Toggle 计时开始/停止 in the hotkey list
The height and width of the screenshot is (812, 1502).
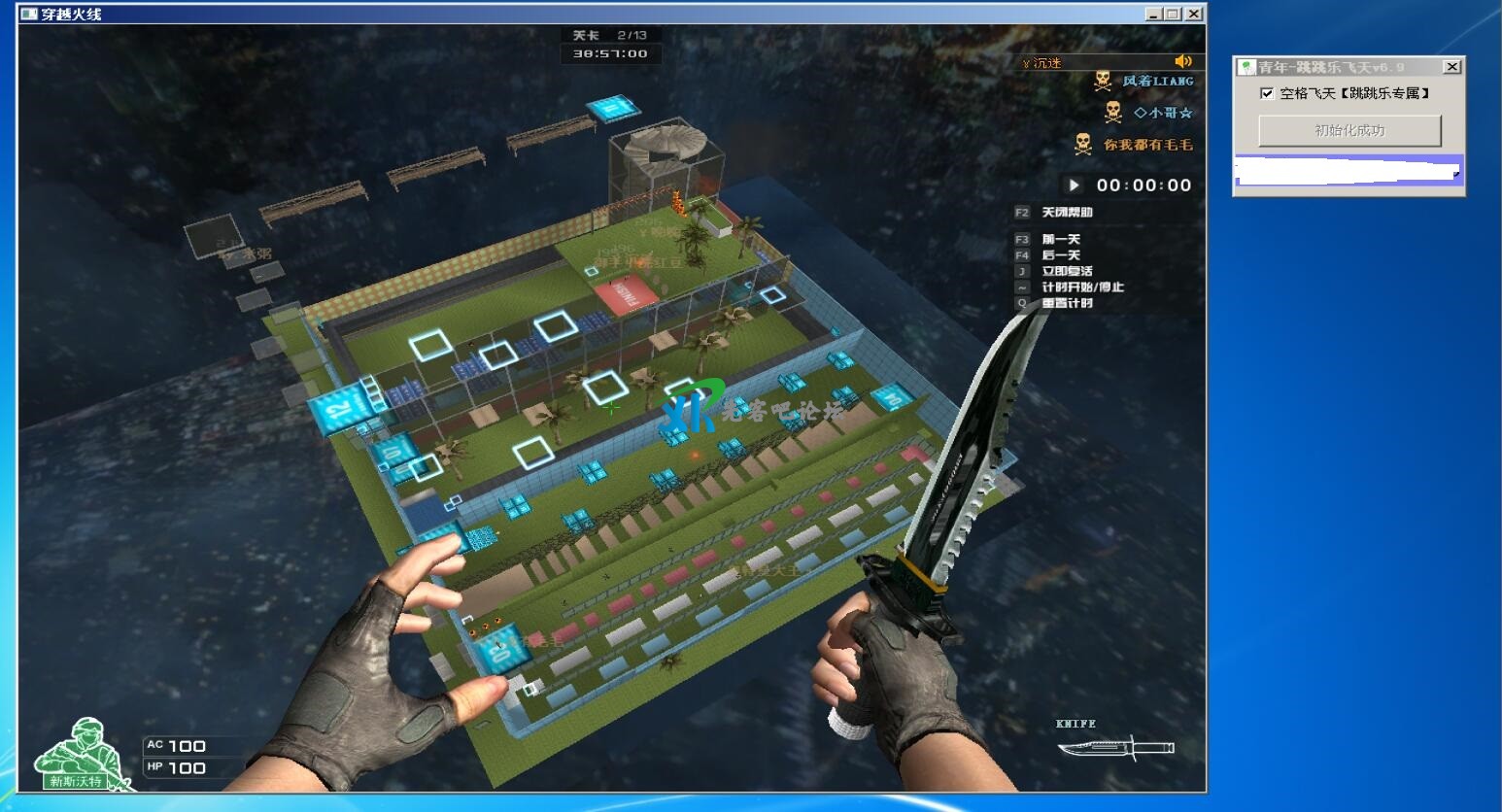tap(1081, 287)
